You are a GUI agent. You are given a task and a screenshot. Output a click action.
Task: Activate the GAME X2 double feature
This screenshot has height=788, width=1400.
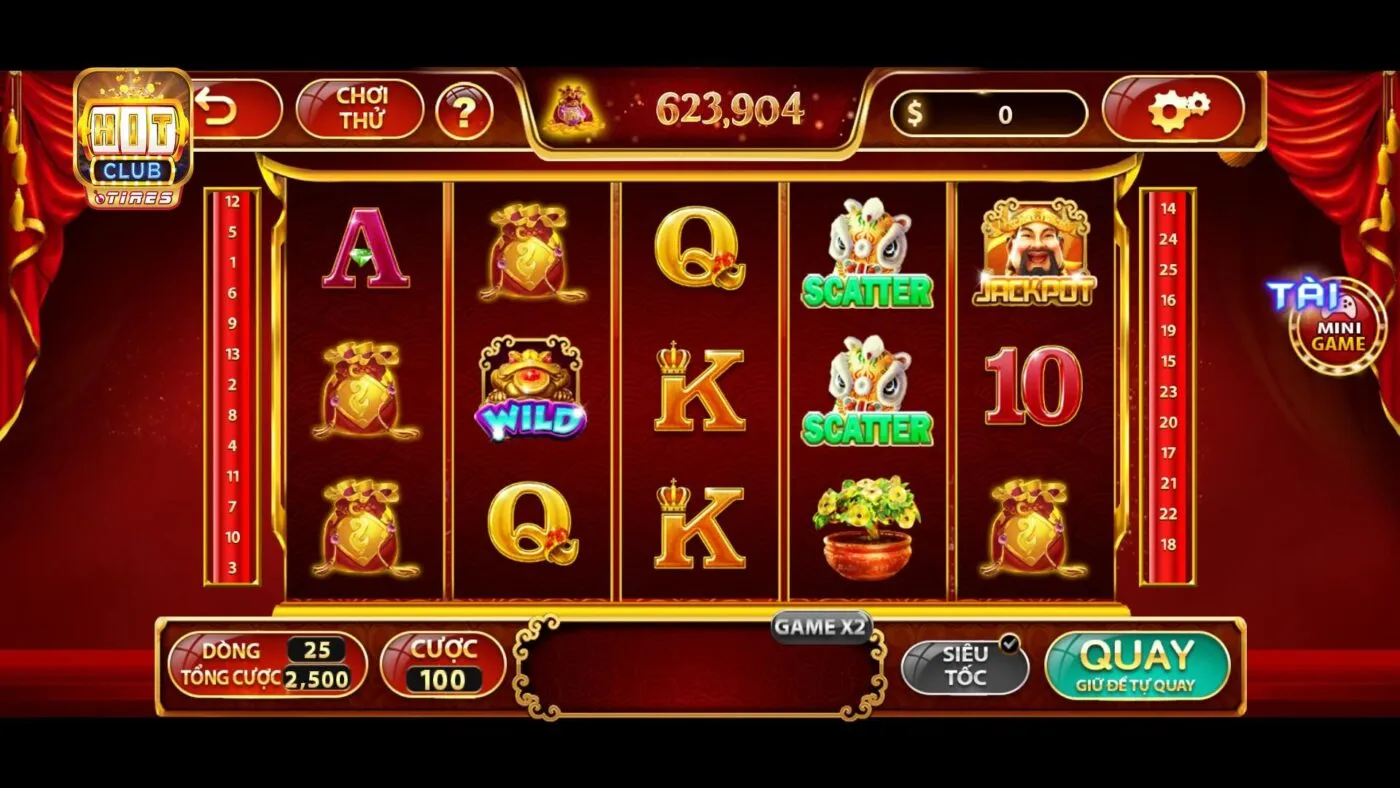click(x=820, y=627)
